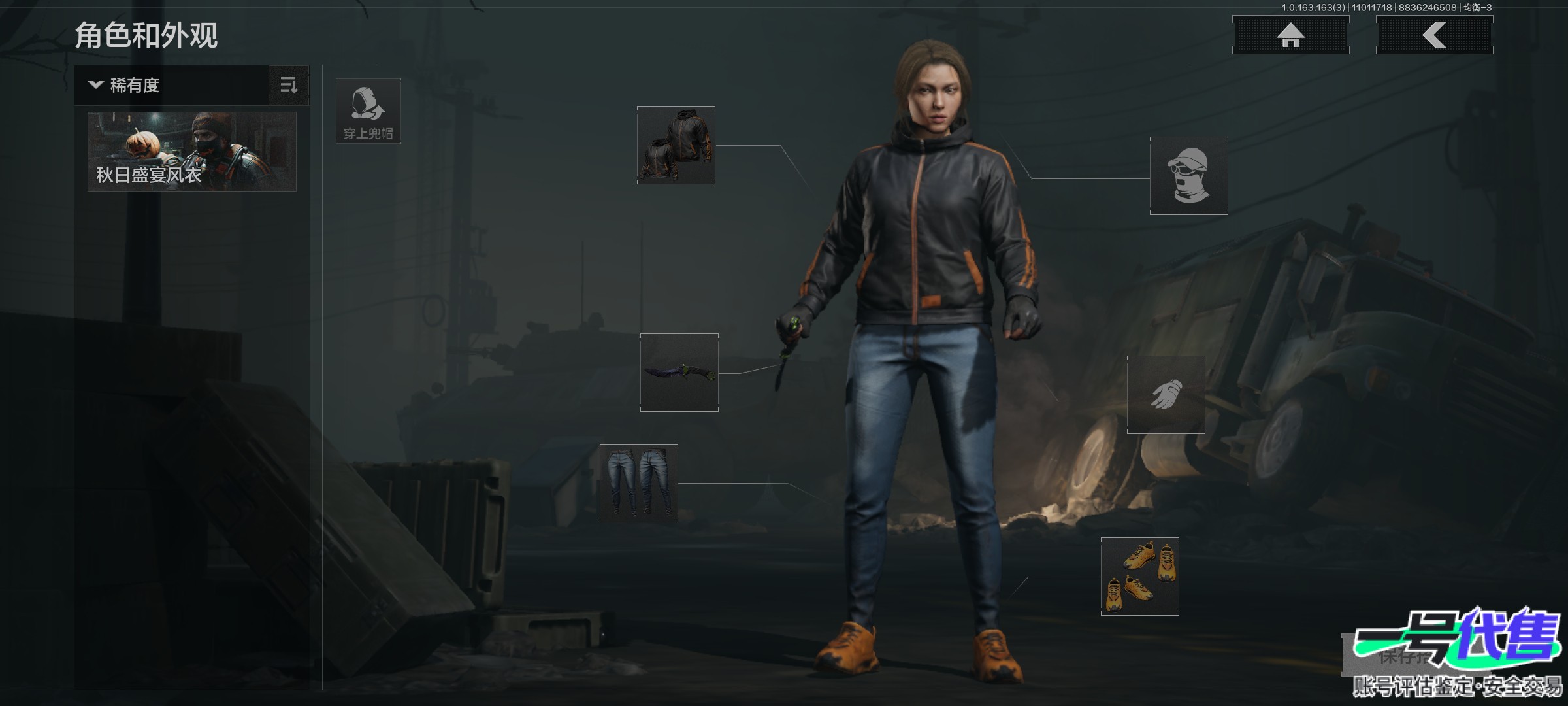Open the headwear mask slot
This screenshot has height=706, width=1568.
point(1189,176)
